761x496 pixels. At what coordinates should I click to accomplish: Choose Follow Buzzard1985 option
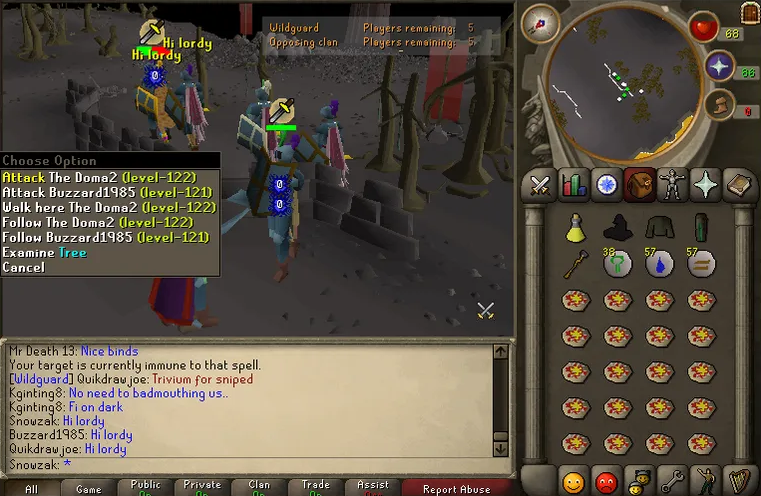[x=105, y=237]
